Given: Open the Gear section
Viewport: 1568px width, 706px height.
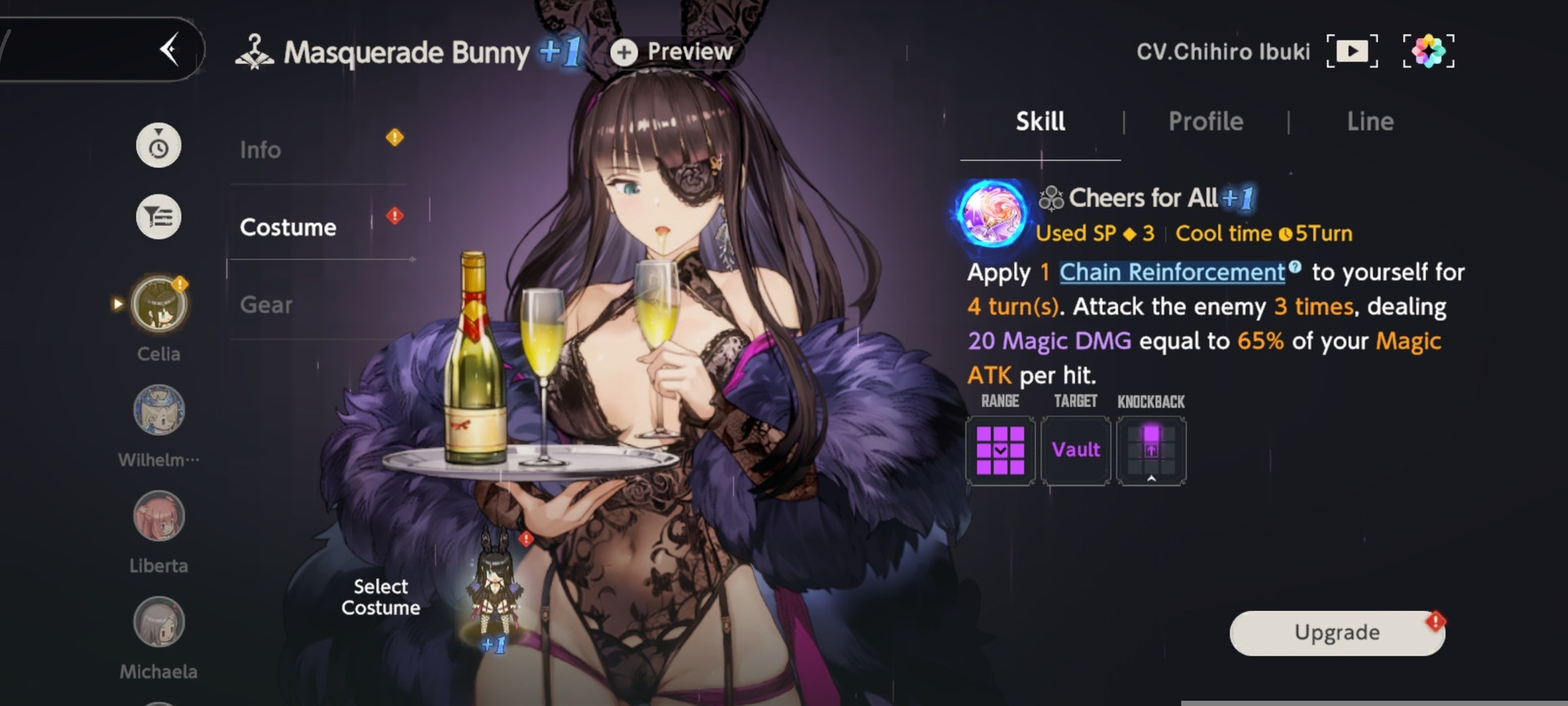Looking at the screenshot, I should pyautogui.click(x=266, y=305).
